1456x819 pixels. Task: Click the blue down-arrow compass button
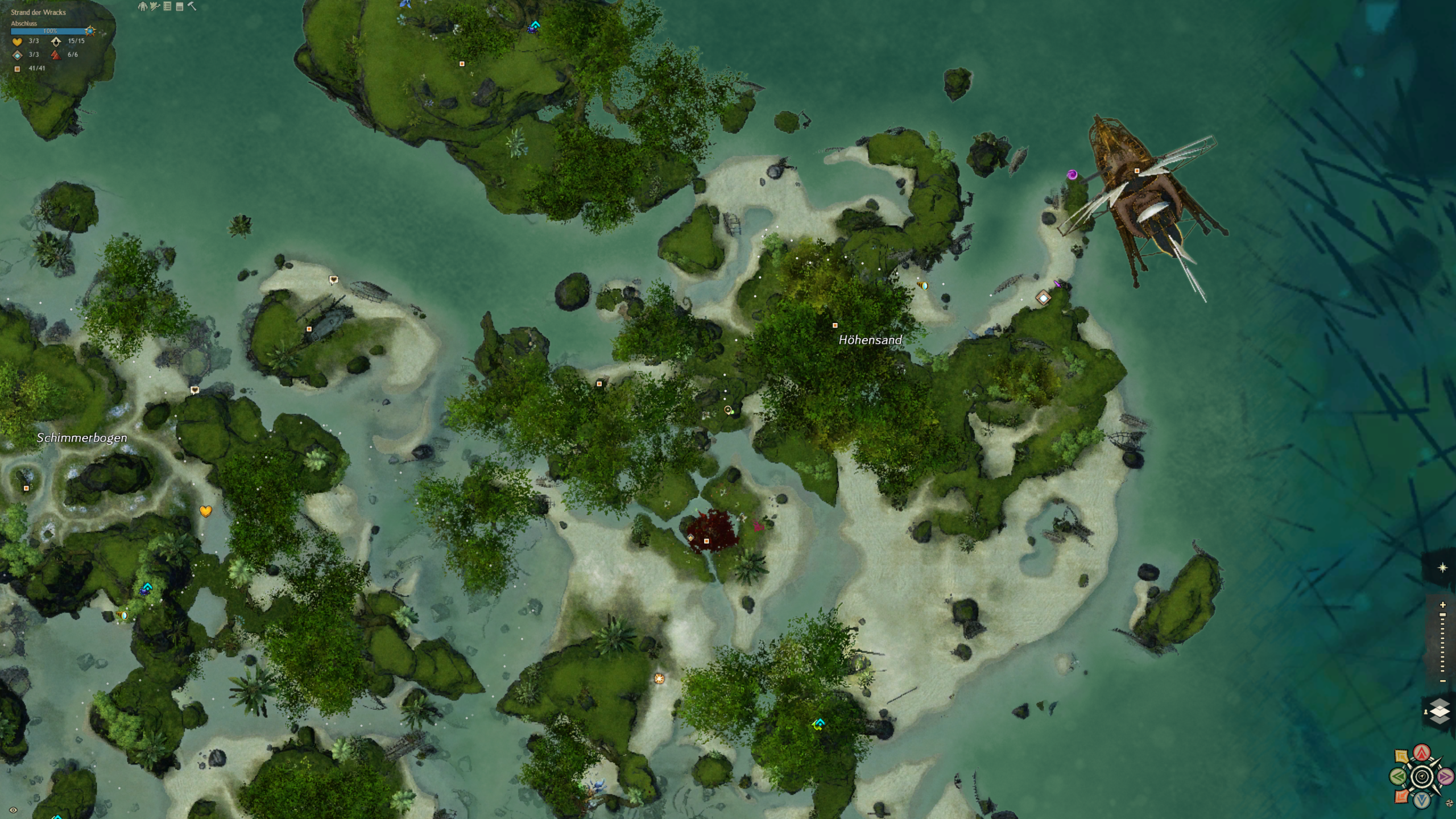click(x=1422, y=800)
